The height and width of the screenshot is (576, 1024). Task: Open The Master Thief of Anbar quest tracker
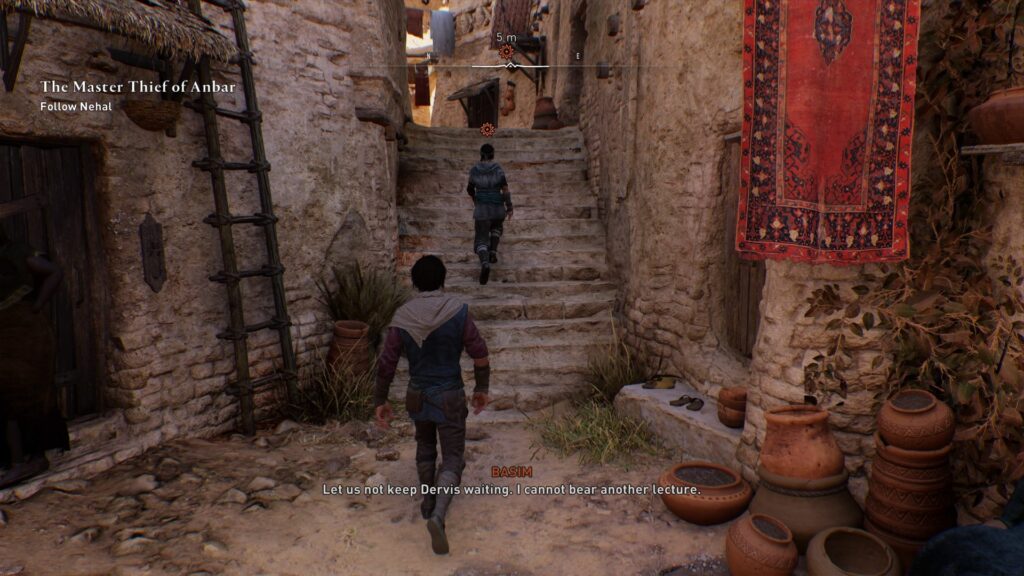138,87
